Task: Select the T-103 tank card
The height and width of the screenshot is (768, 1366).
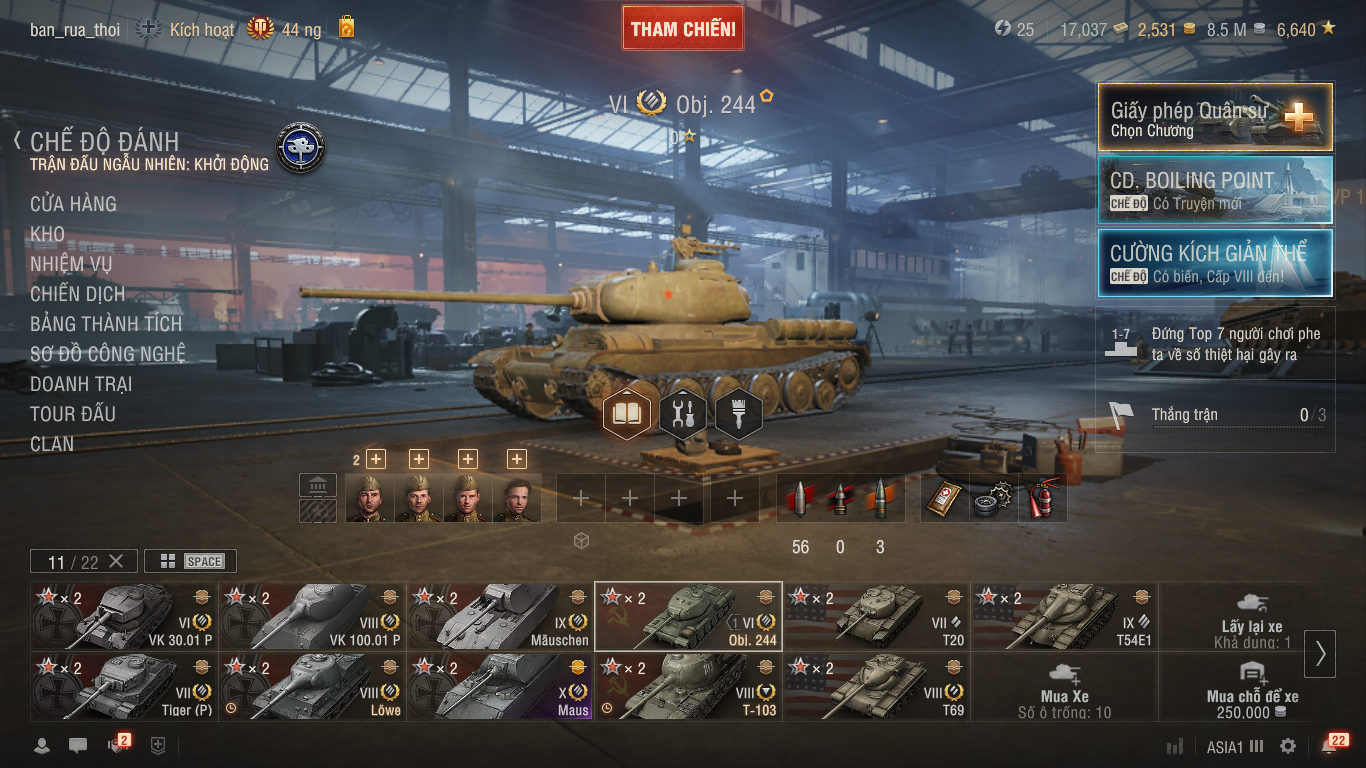Action: coord(688,686)
